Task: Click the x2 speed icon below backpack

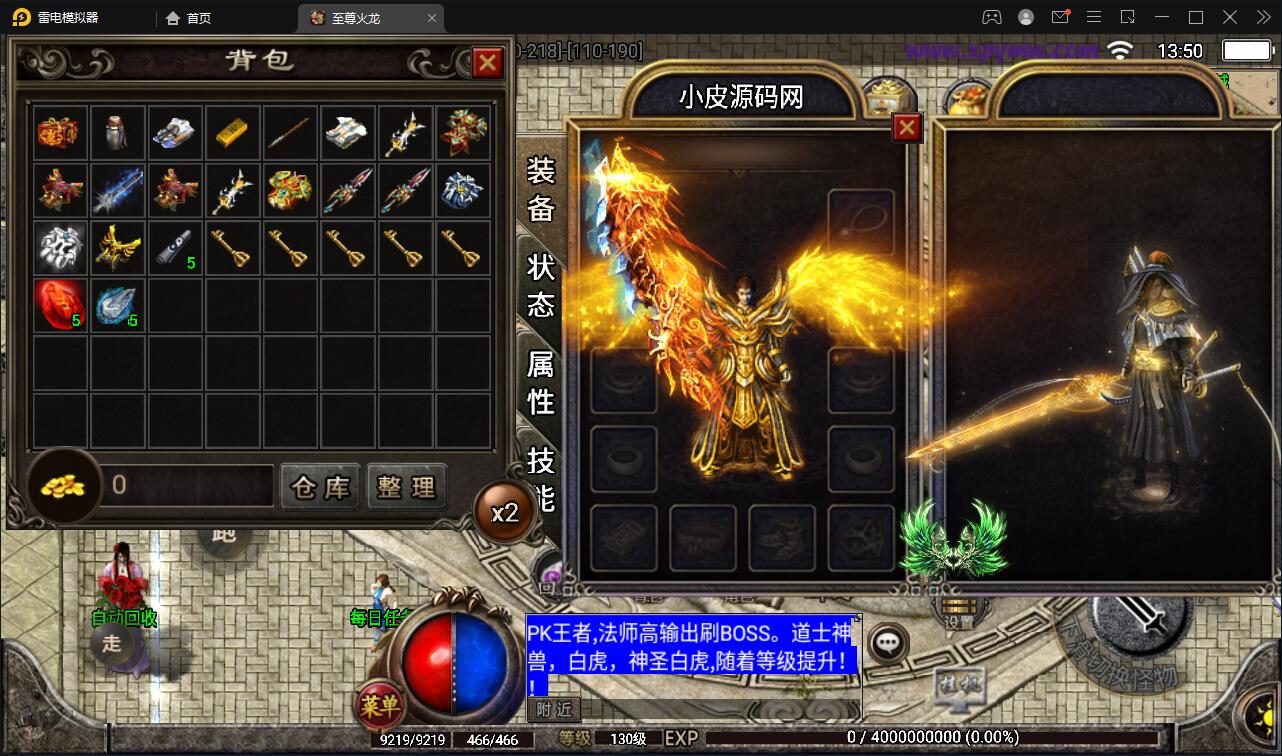Action: click(506, 511)
